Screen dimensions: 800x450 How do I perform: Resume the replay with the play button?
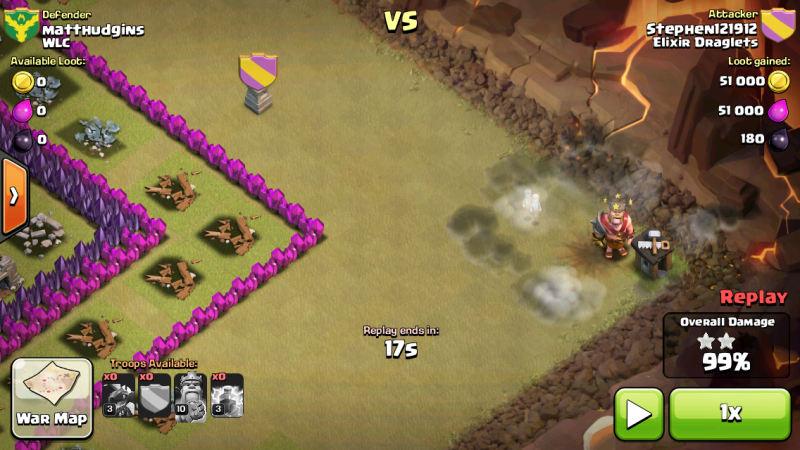tap(638, 414)
